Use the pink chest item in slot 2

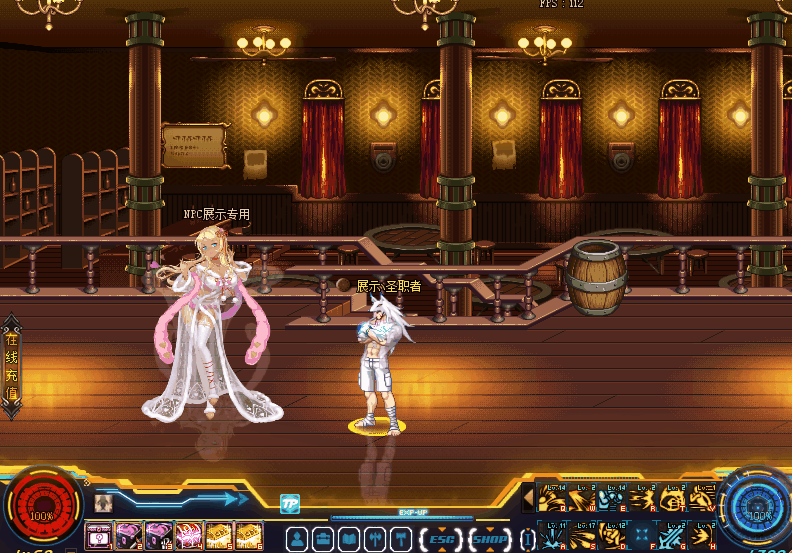pos(128,537)
